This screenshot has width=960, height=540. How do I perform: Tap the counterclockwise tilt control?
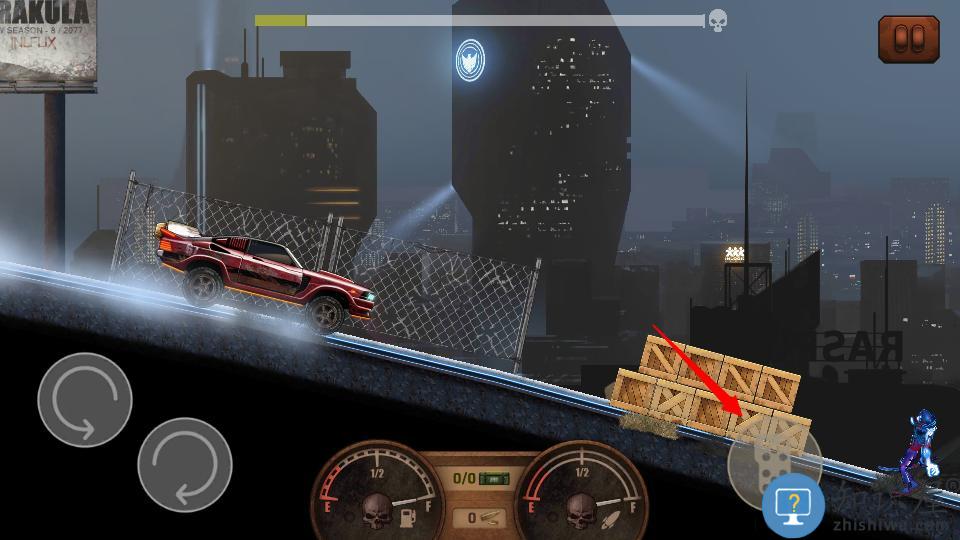[85, 400]
